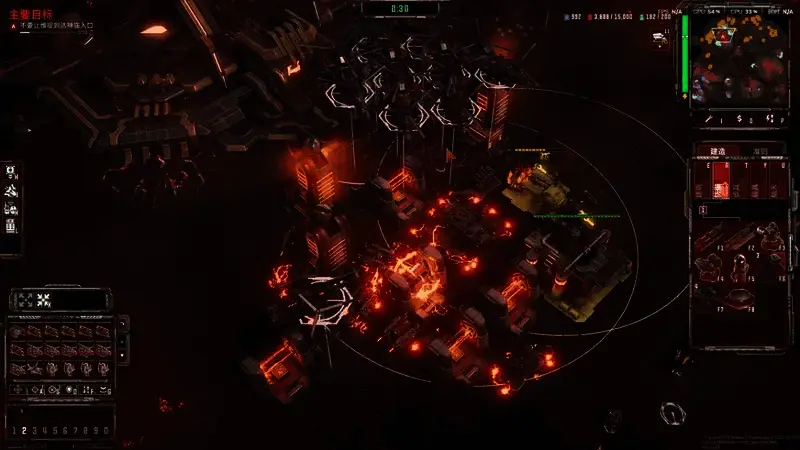The image size is (800, 450).
Task: Click the top icon in left sidebar
Action: pyautogui.click(x=10, y=172)
